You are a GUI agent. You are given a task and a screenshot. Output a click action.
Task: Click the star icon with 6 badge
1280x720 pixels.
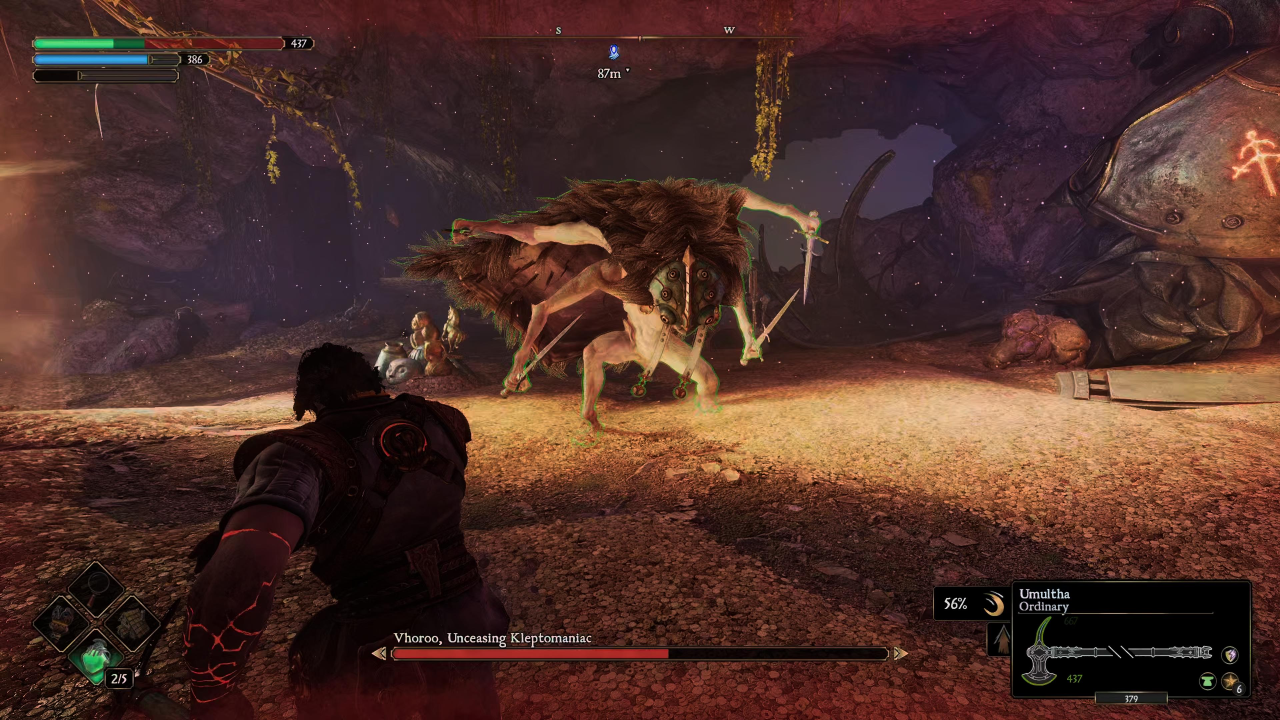point(1229,681)
